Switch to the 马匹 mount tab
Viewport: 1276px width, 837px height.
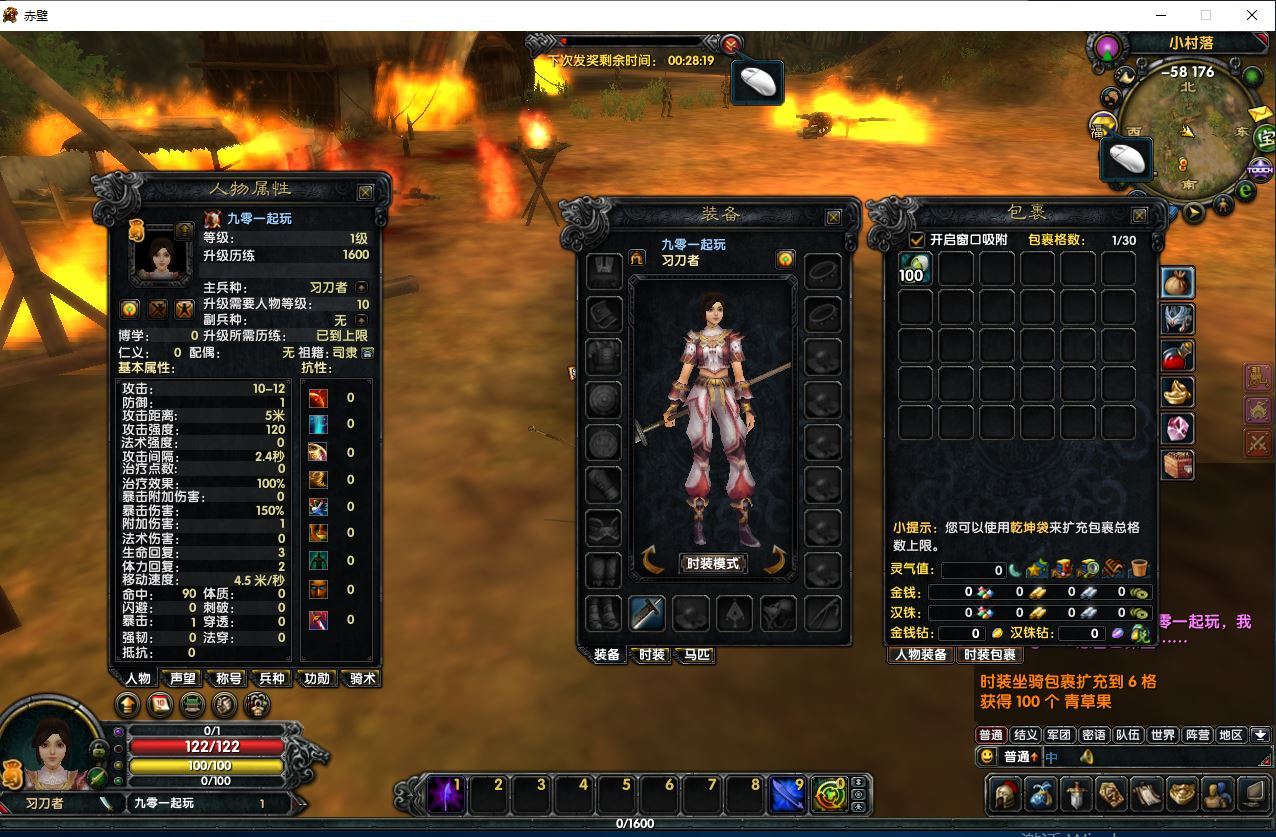click(x=697, y=655)
